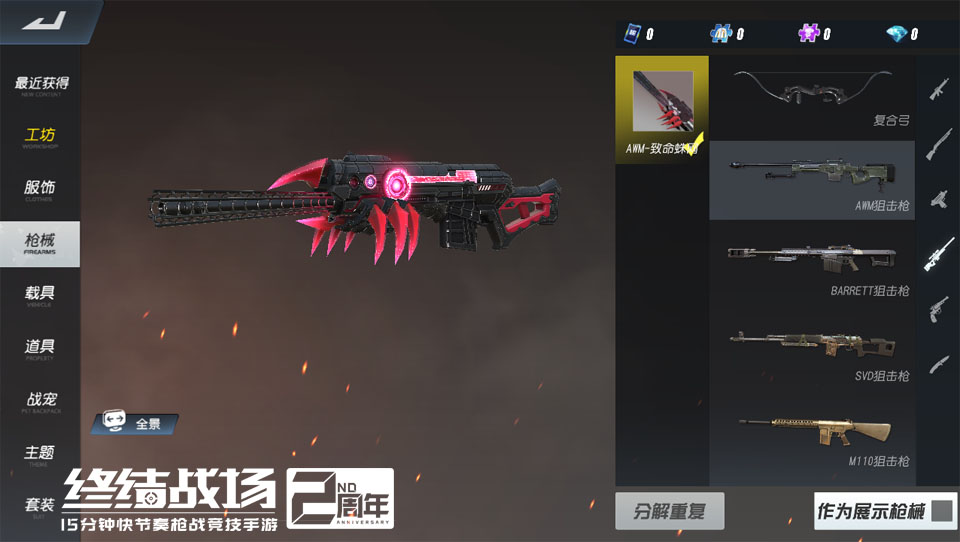
Task: Open the 最近获得 (New Content) menu
Action: click(41, 85)
